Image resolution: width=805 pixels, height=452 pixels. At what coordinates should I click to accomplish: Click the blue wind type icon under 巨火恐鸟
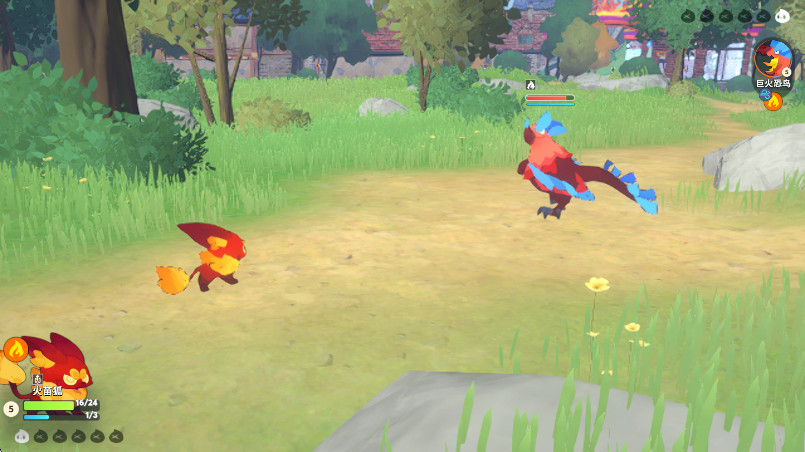pos(766,95)
